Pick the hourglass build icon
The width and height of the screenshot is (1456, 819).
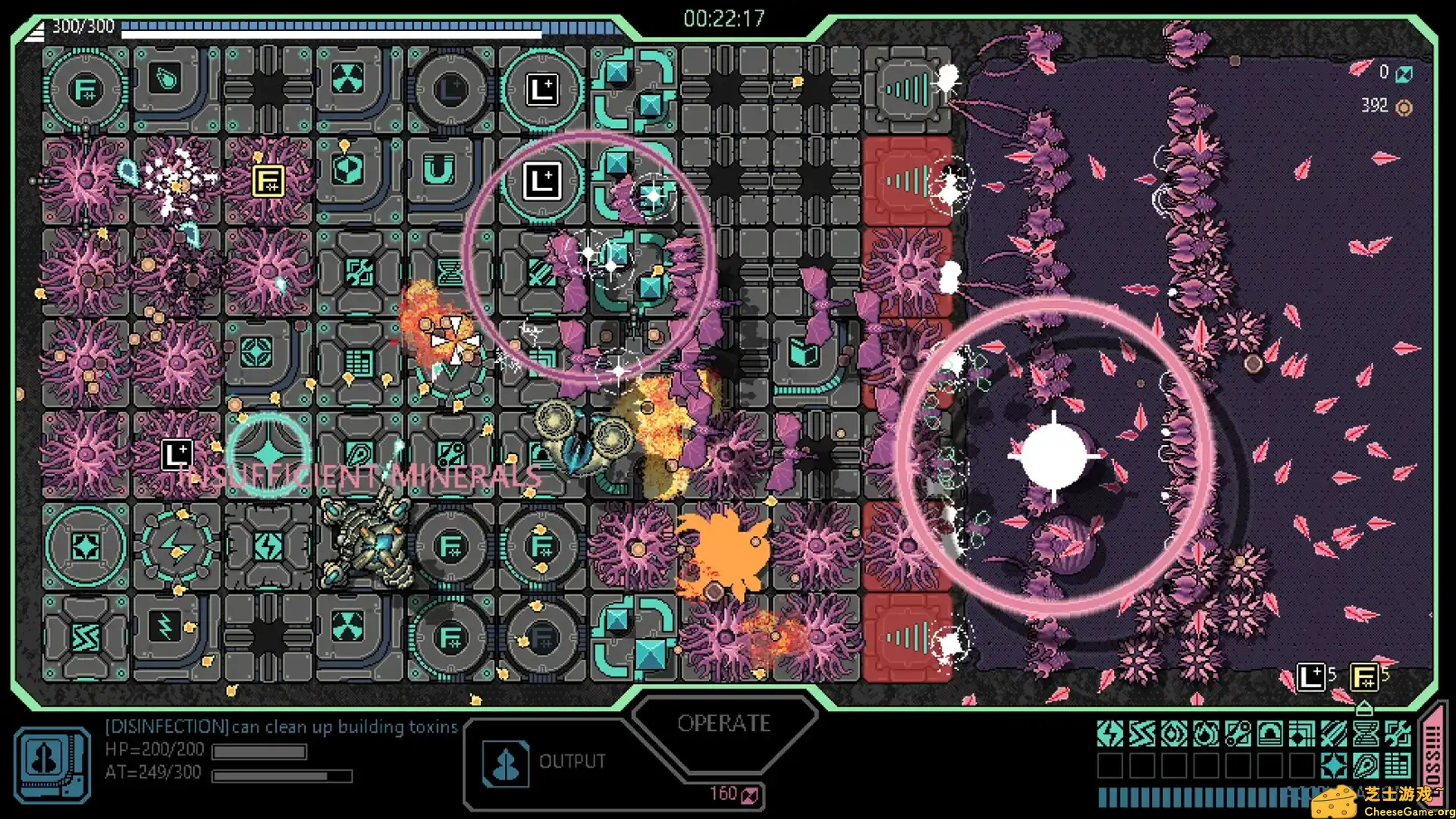[1366, 734]
